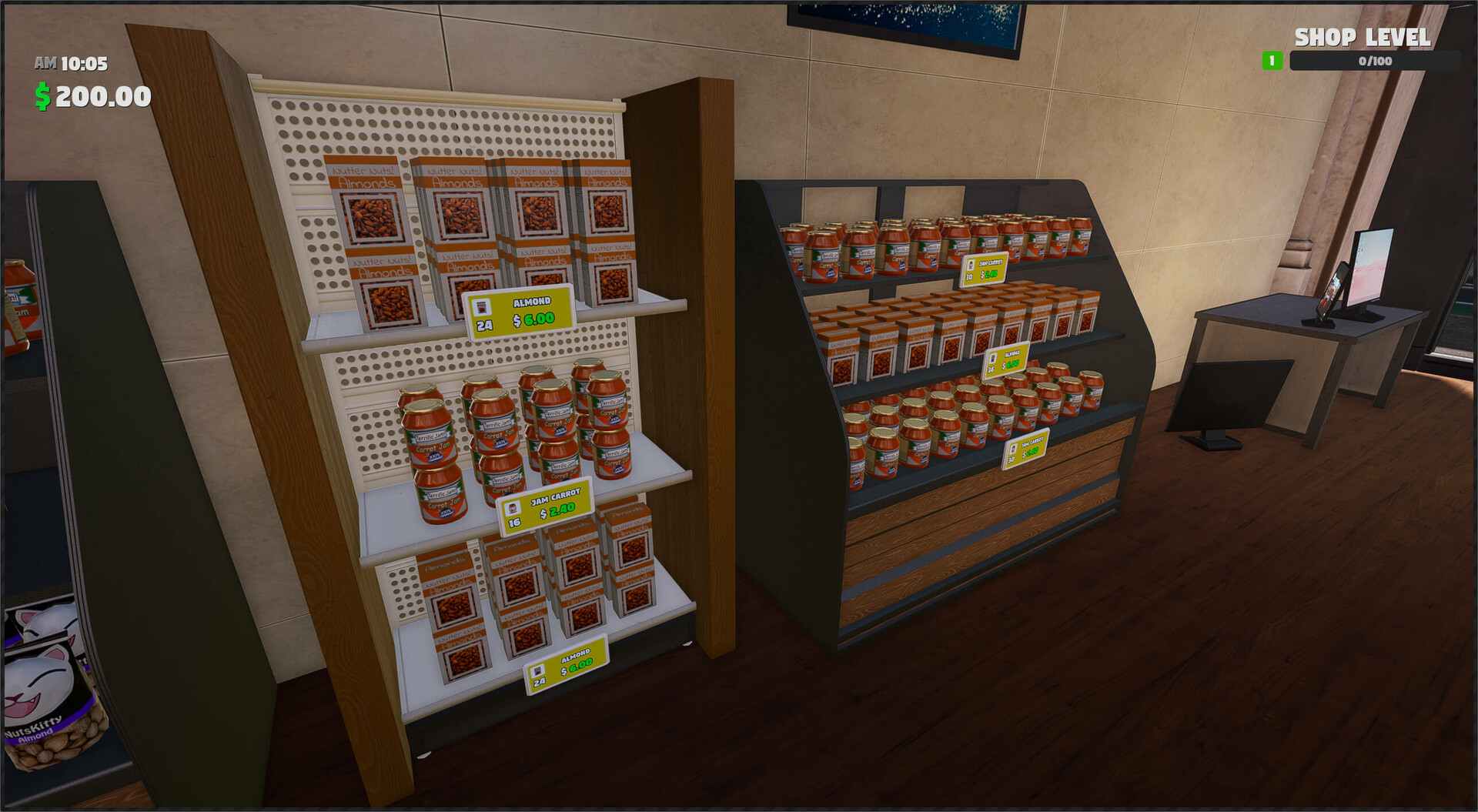This screenshot has height=812, width=1478.
Task: Click the SHOP LEVEL heading
Action: point(1363,37)
